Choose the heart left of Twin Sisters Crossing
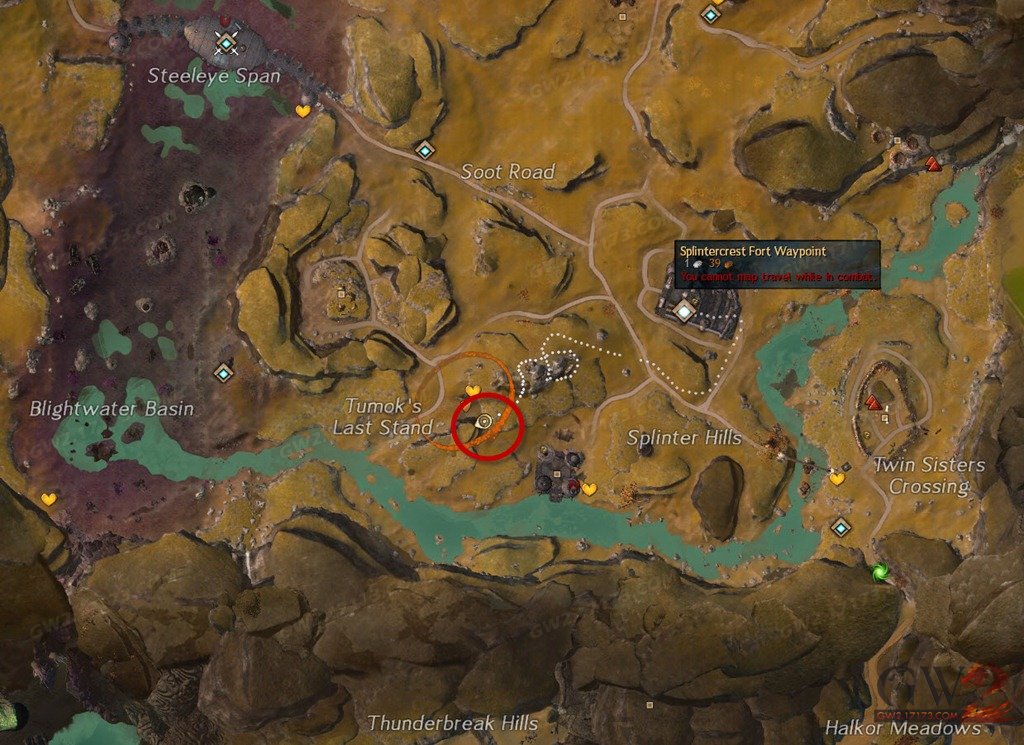1024x745 pixels. (836, 479)
